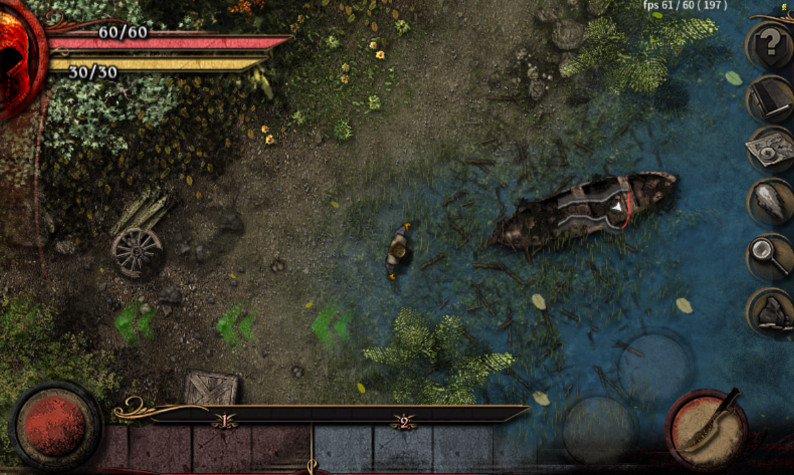Screen dimensions: 794x475
Task: Show the world map scroll
Action: tap(770, 150)
